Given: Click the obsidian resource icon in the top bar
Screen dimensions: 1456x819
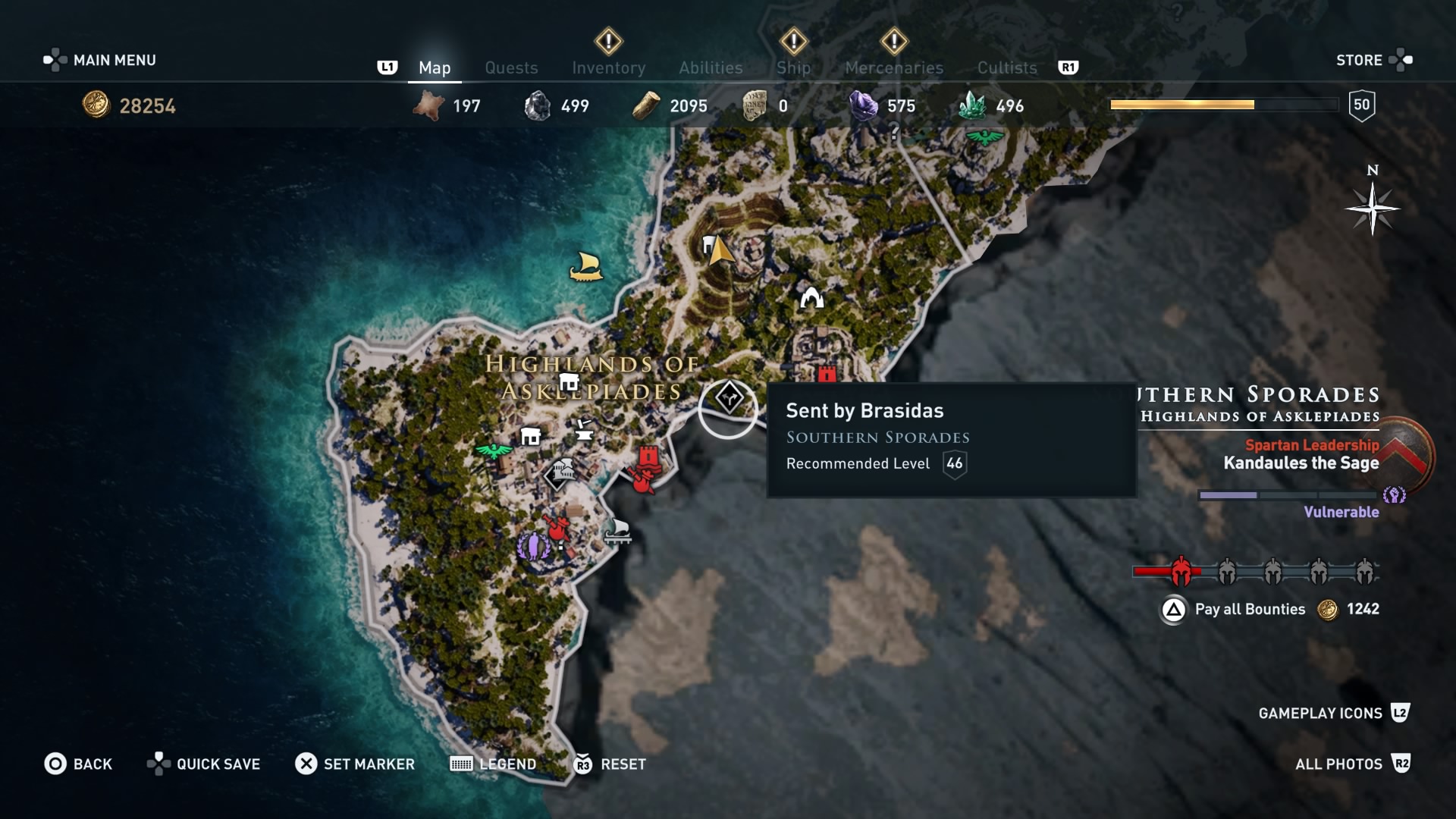Looking at the screenshot, I should point(539,105).
